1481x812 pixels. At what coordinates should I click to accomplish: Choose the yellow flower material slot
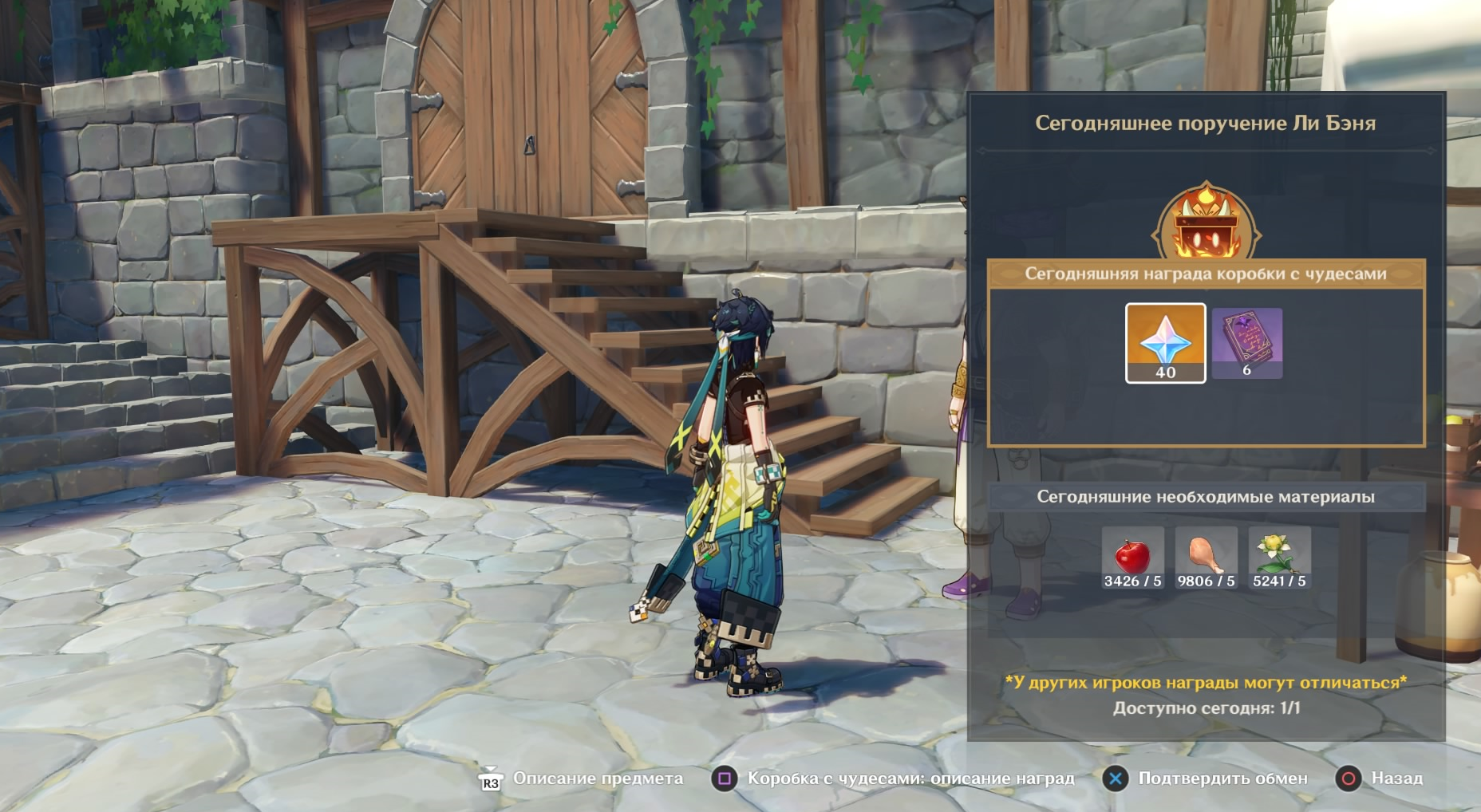pos(1279,558)
